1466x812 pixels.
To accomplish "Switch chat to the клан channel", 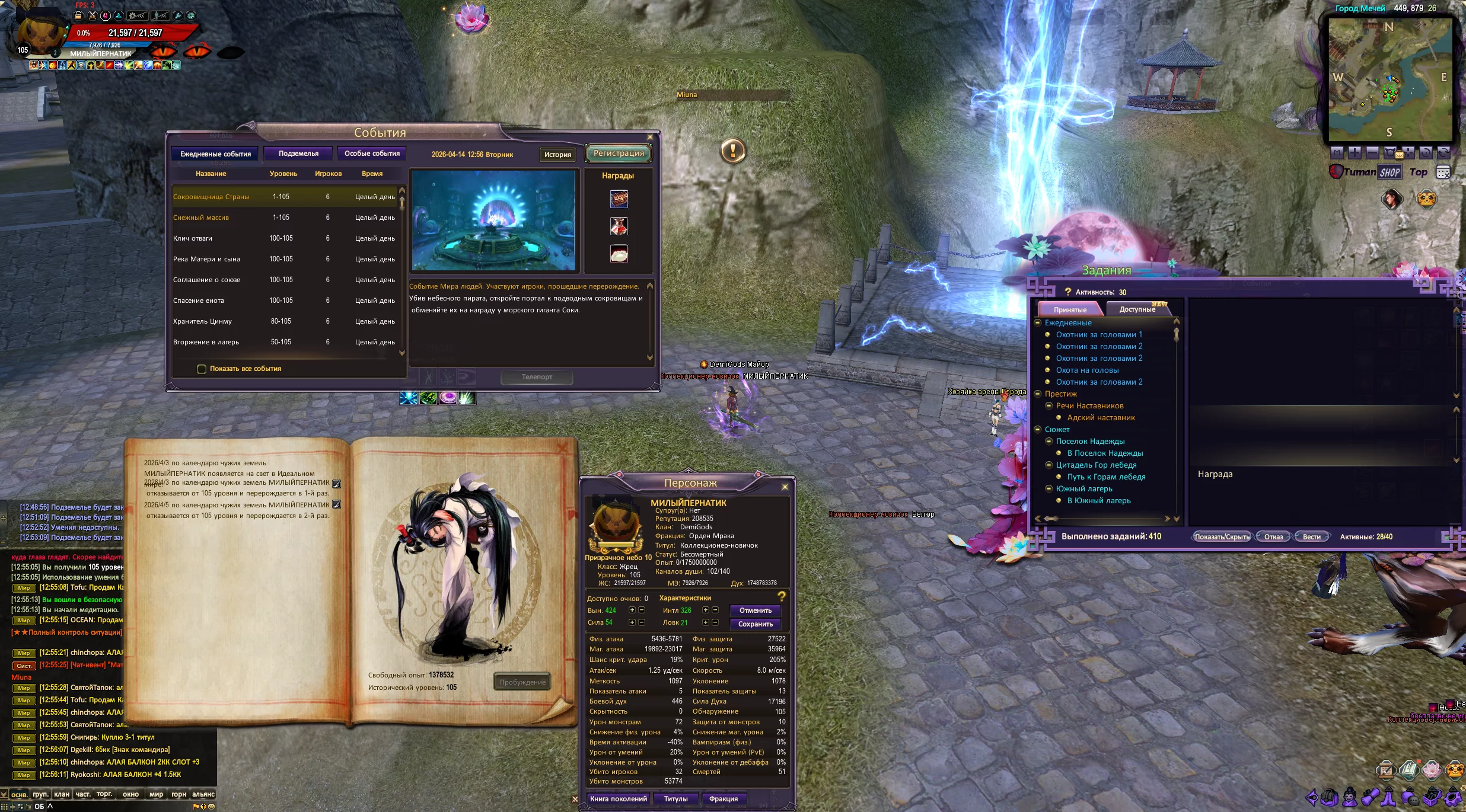I will 62,794.
